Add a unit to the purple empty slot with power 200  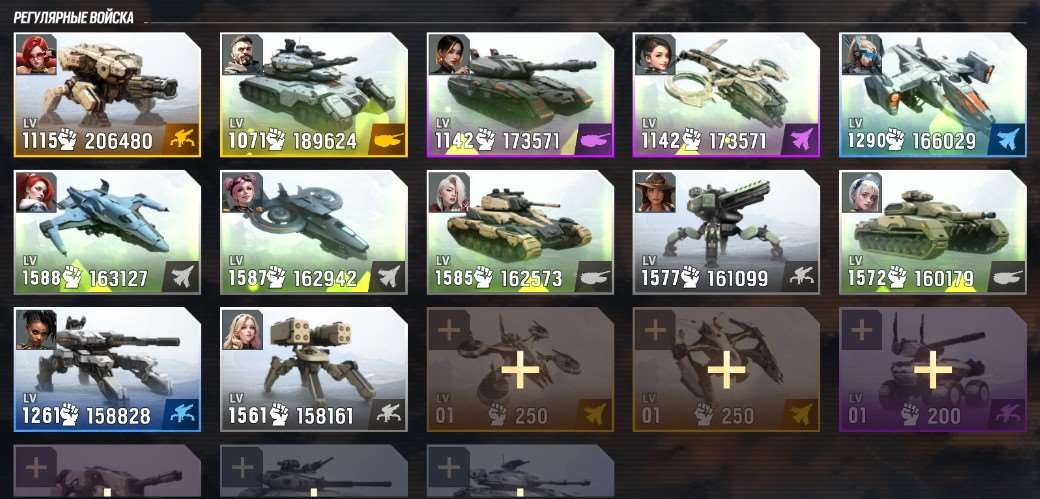click(x=932, y=370)
